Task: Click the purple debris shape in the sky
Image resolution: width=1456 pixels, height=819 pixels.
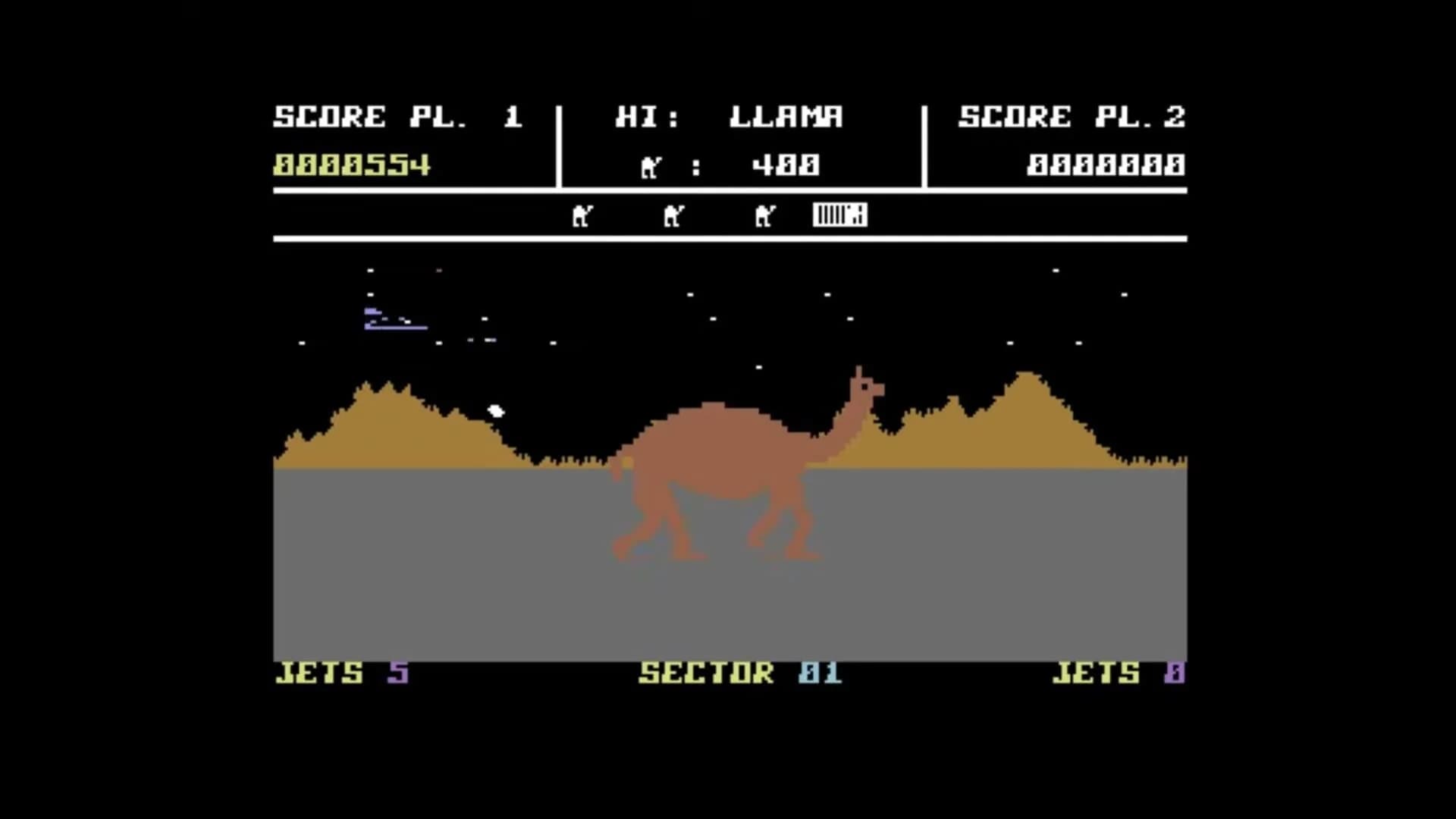Action: click(x=394, y=318)
